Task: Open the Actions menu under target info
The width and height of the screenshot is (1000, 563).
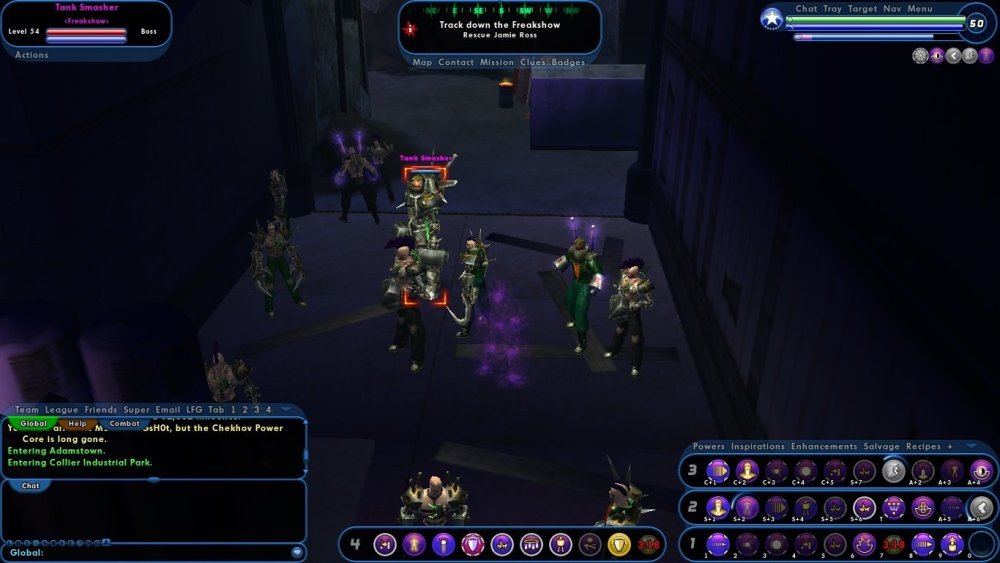Action: click(32, 55)
